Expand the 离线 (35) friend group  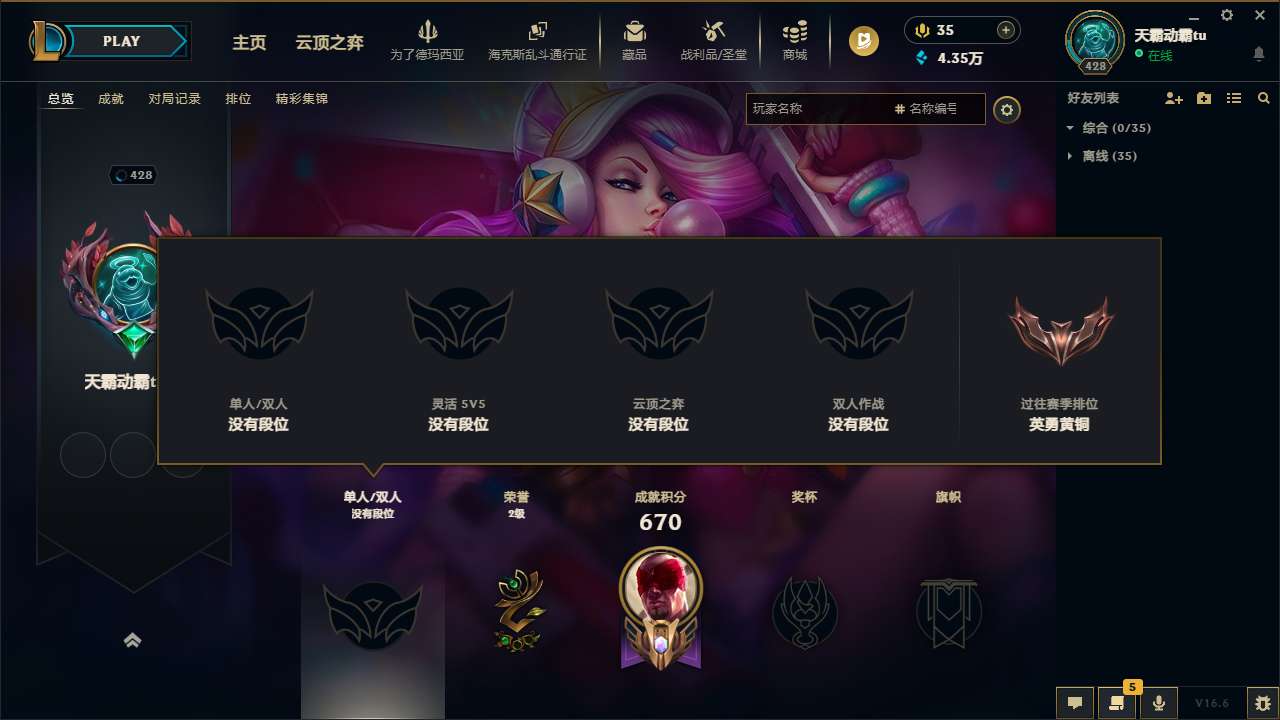(1068, 156)
